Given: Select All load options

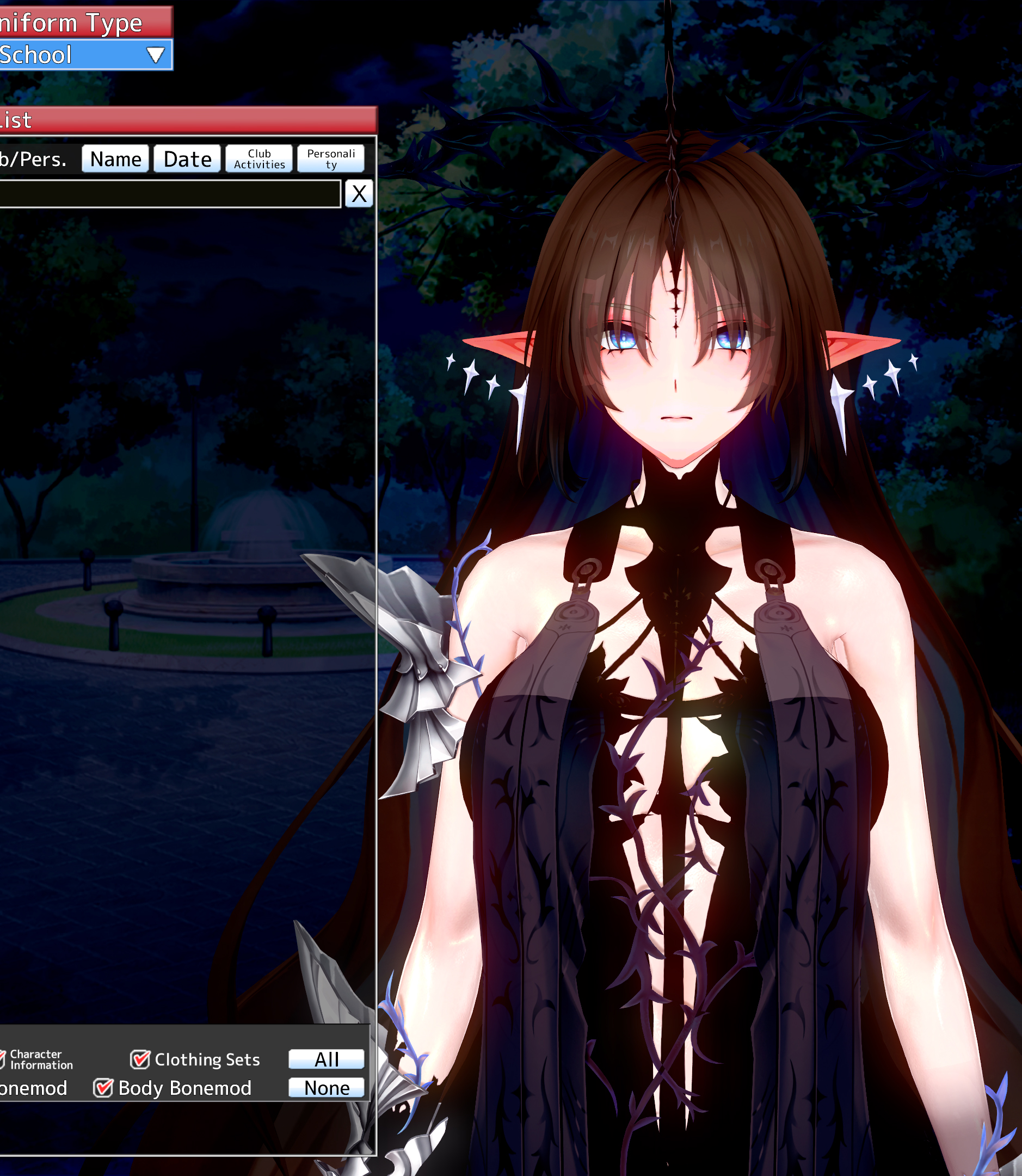Looking at the screenshot, I should (326, 1059).
